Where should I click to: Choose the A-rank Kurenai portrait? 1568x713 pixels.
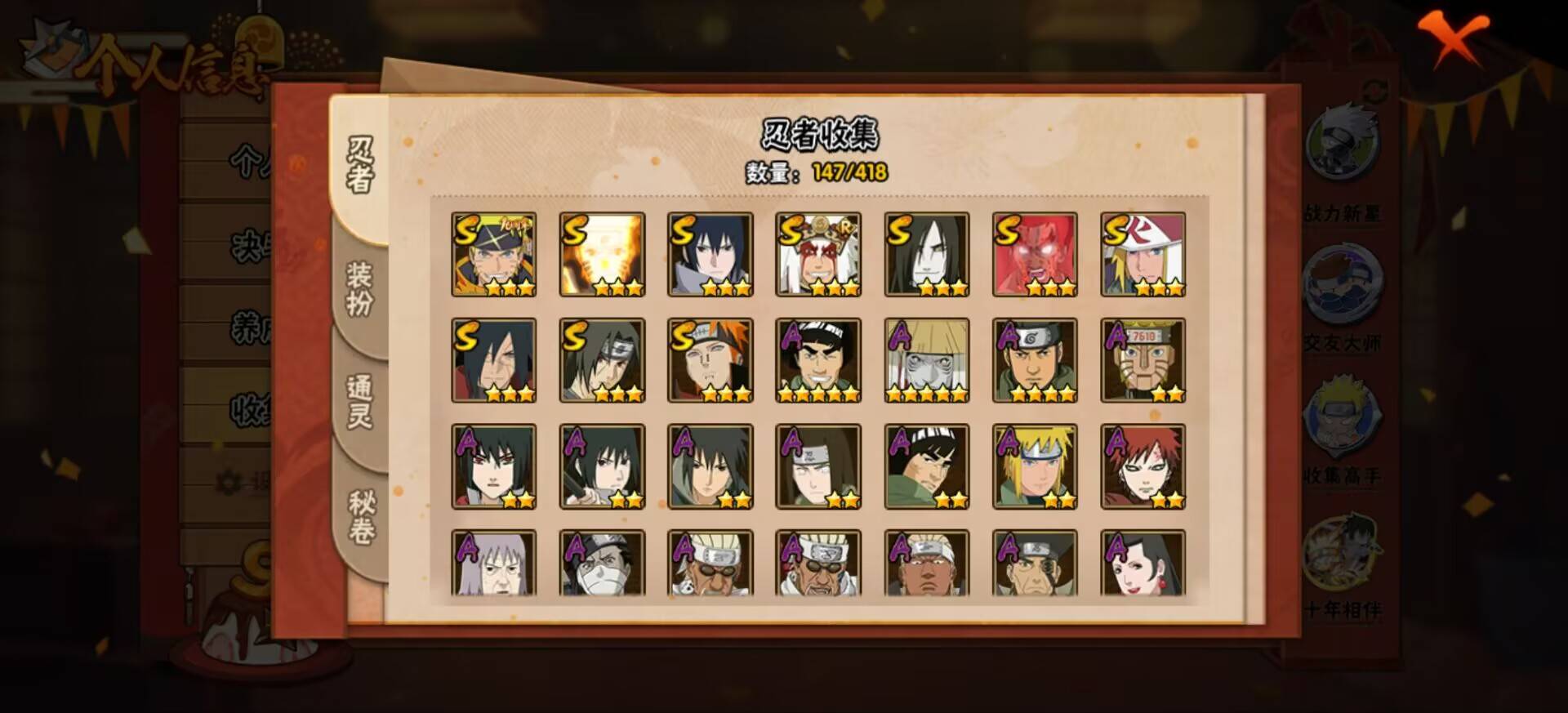[x=1143, y=563]
